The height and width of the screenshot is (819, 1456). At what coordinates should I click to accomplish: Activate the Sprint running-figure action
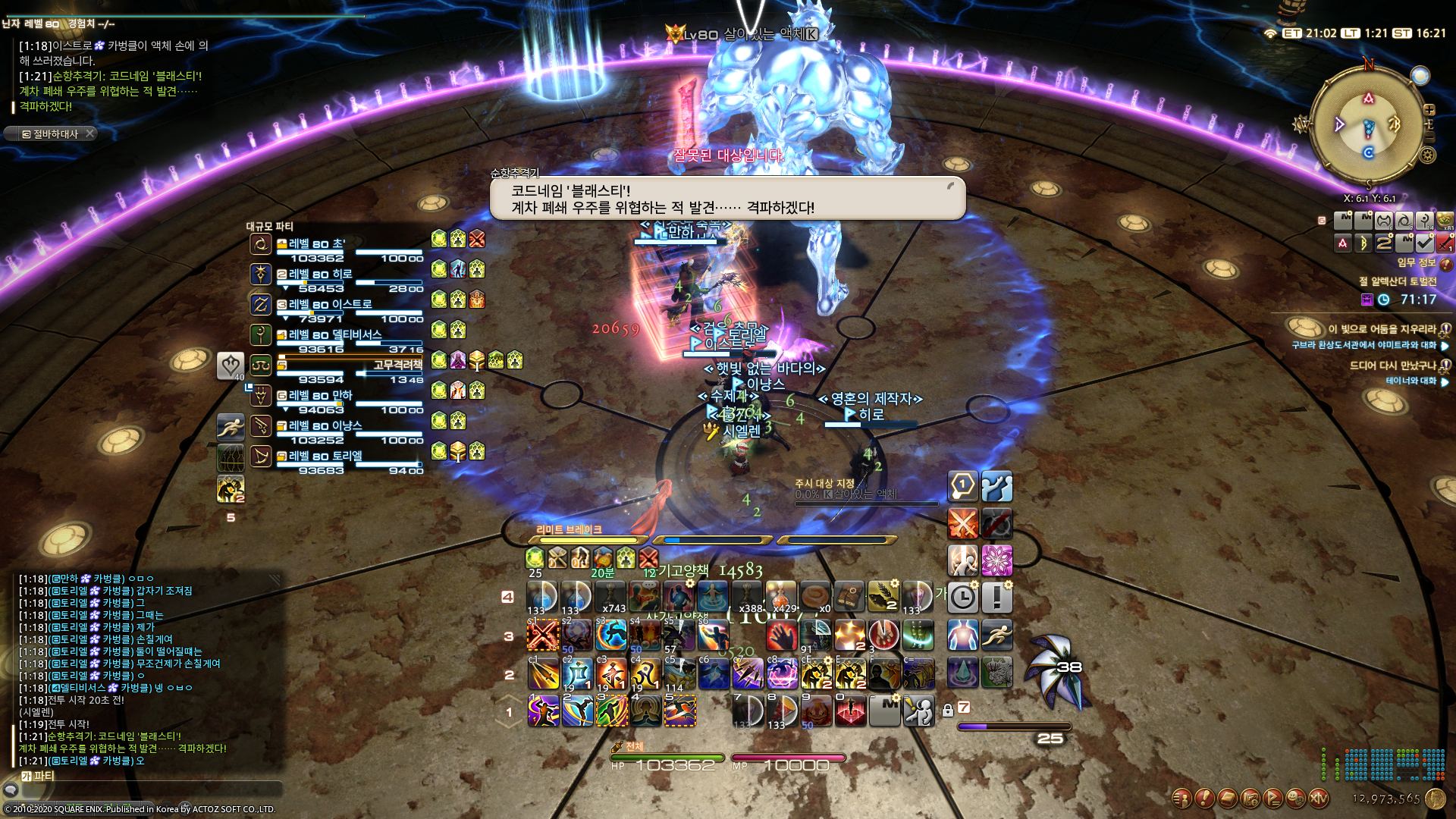(997, 635)
